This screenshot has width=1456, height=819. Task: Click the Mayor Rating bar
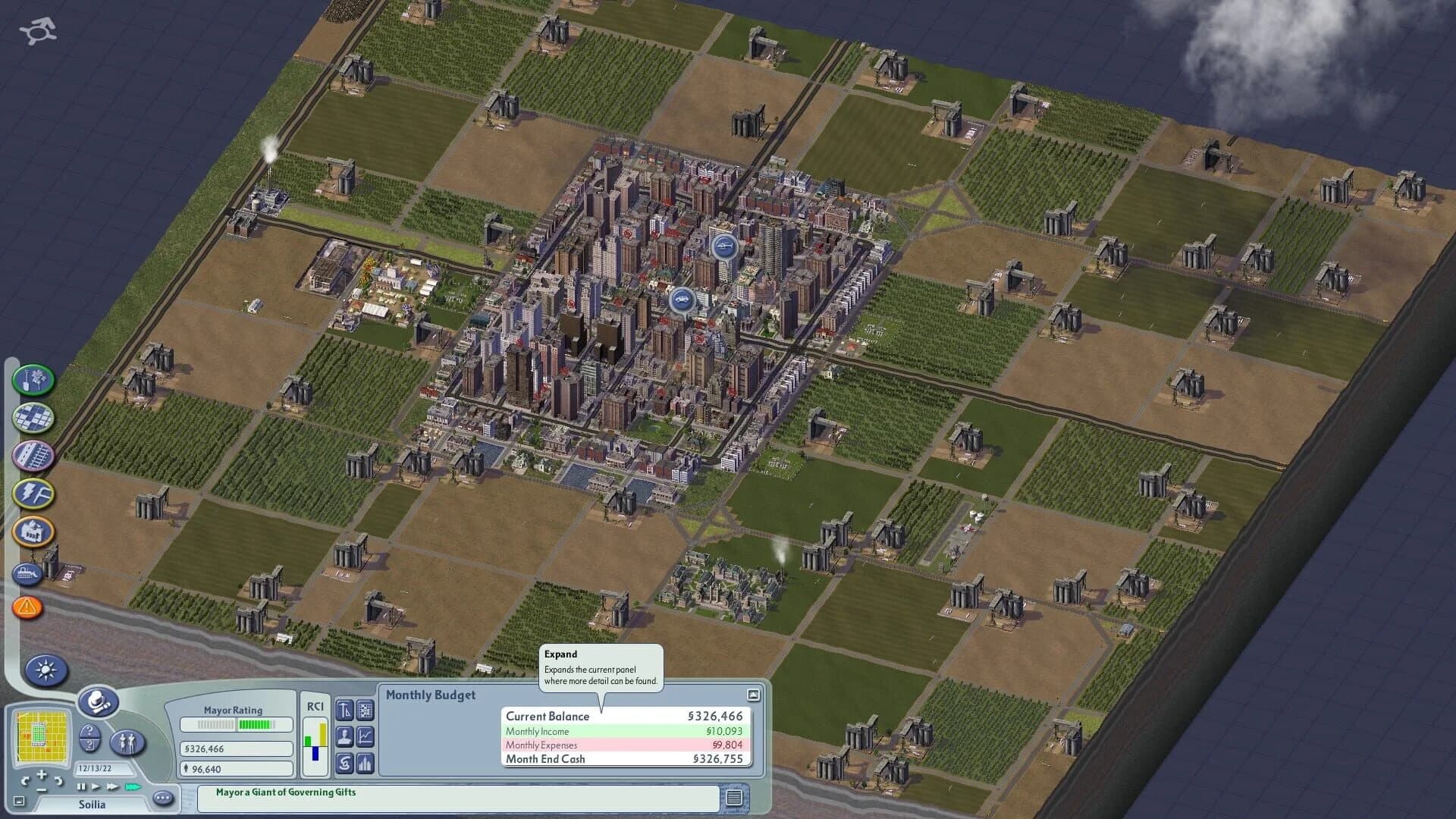[x=235, y=725]
